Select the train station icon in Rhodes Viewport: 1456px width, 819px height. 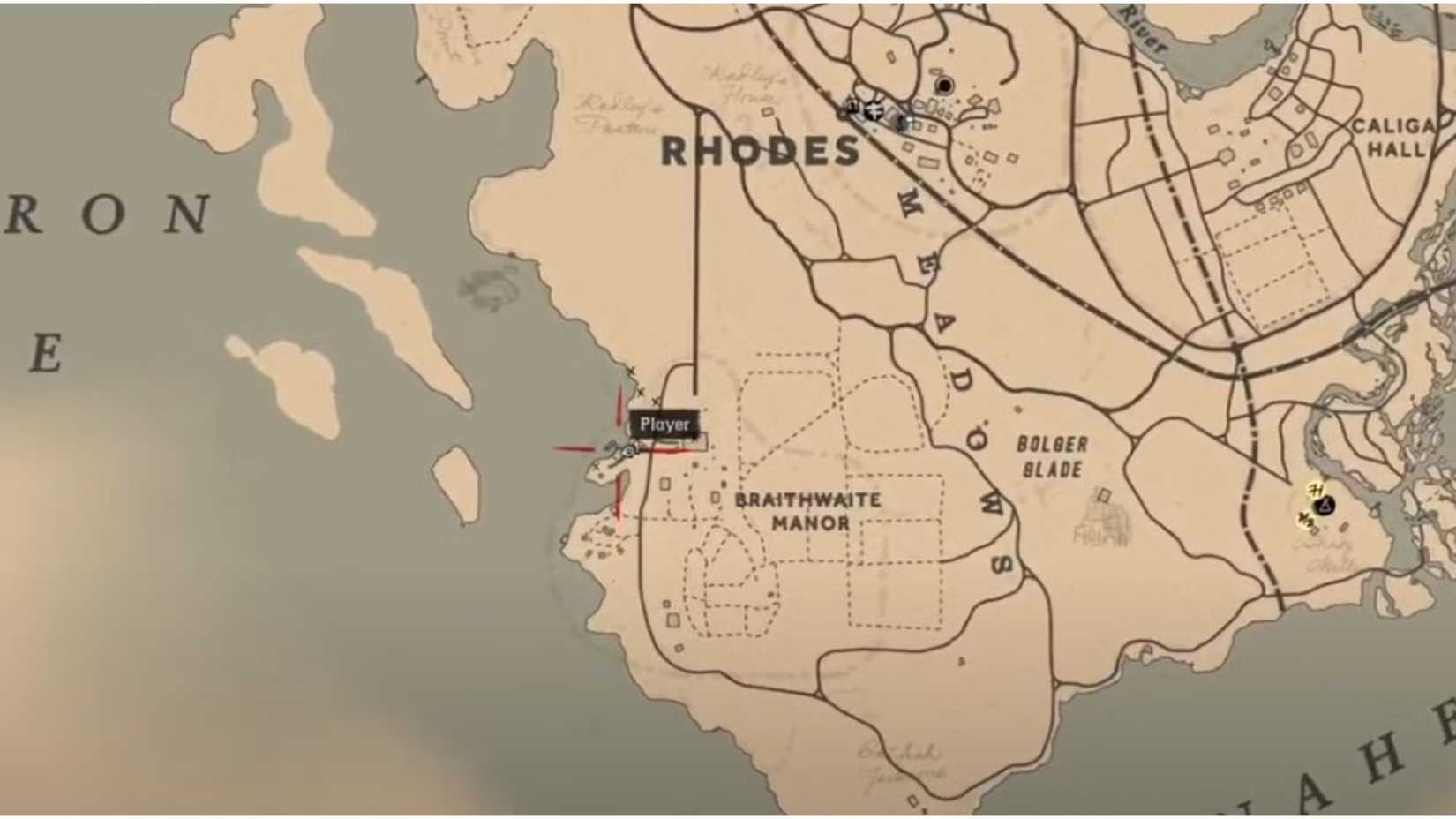tap(852, 108)
